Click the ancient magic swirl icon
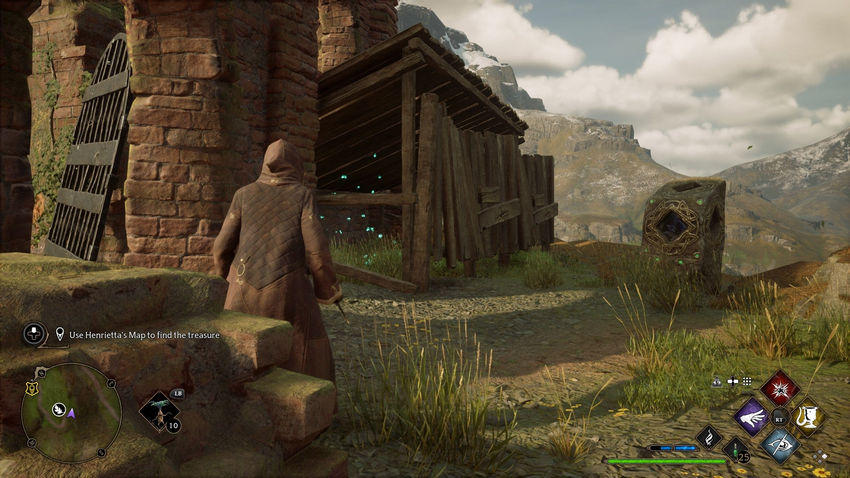This screenshot has height=478, width=850. click(709, 436)
